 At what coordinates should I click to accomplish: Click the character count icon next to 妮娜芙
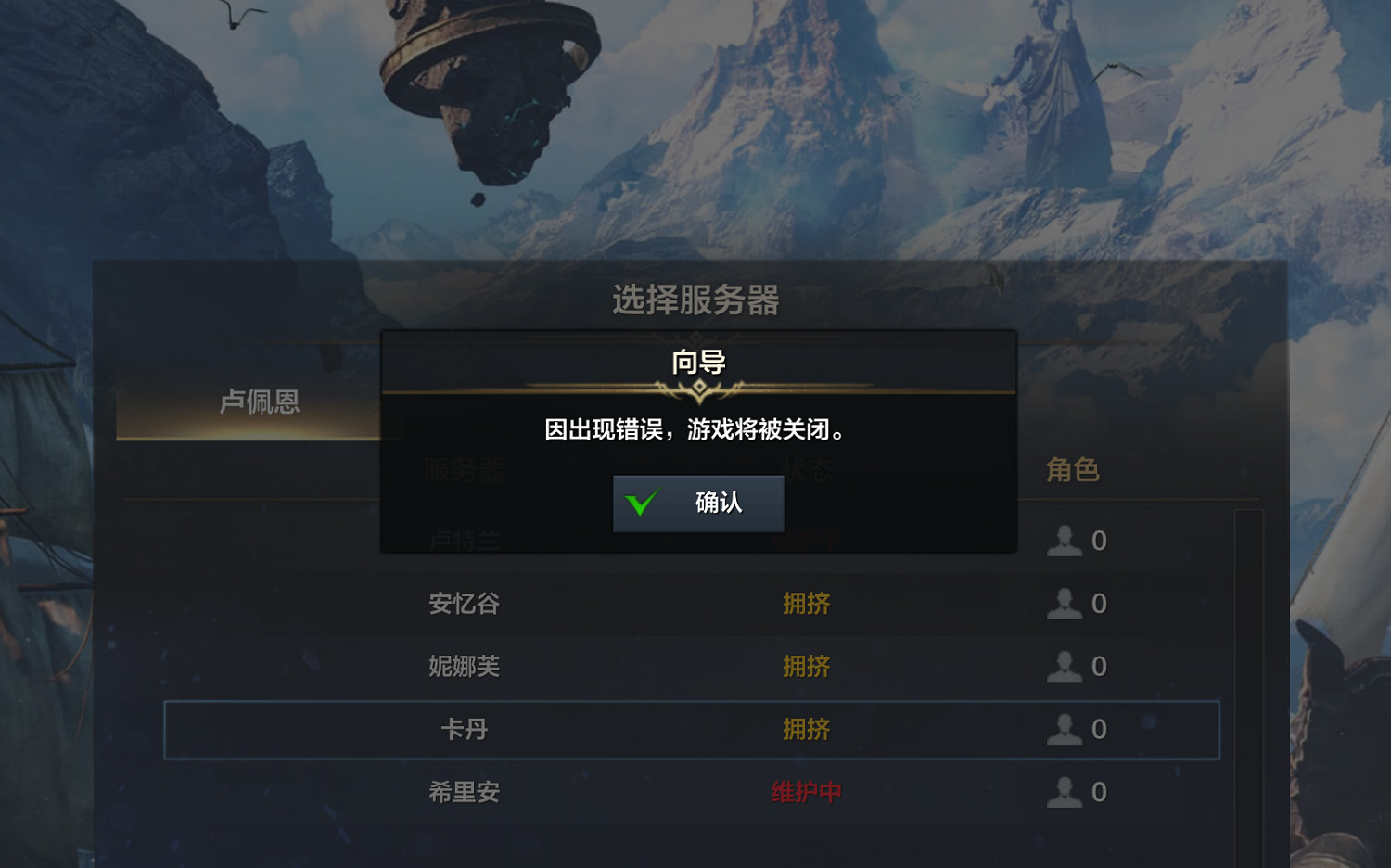pos(1065,667)
